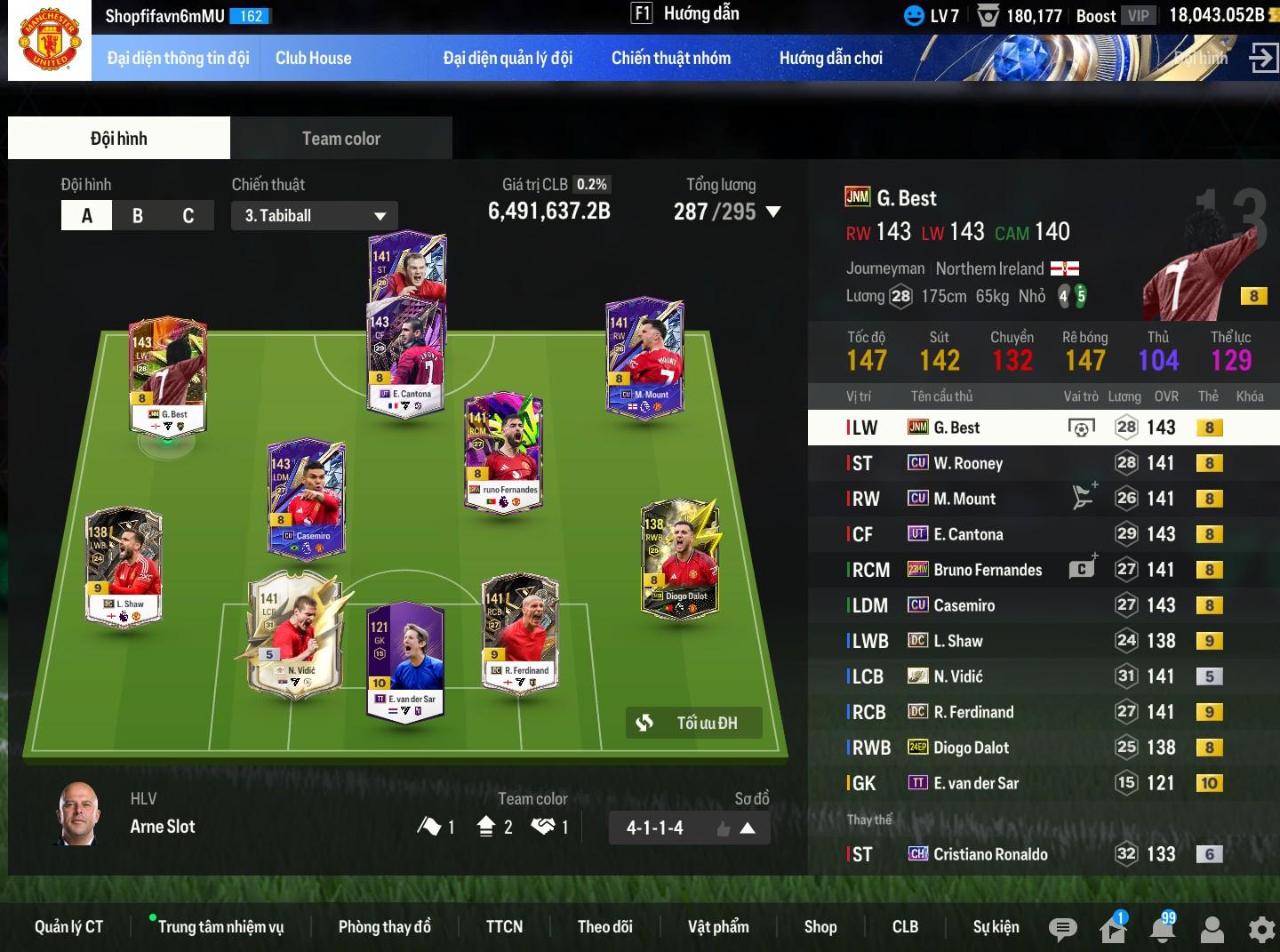Viewport: 1280px width, 952px height.
Task: Click the exit arrow icon at top right
Action: [x=1262, y=59]
